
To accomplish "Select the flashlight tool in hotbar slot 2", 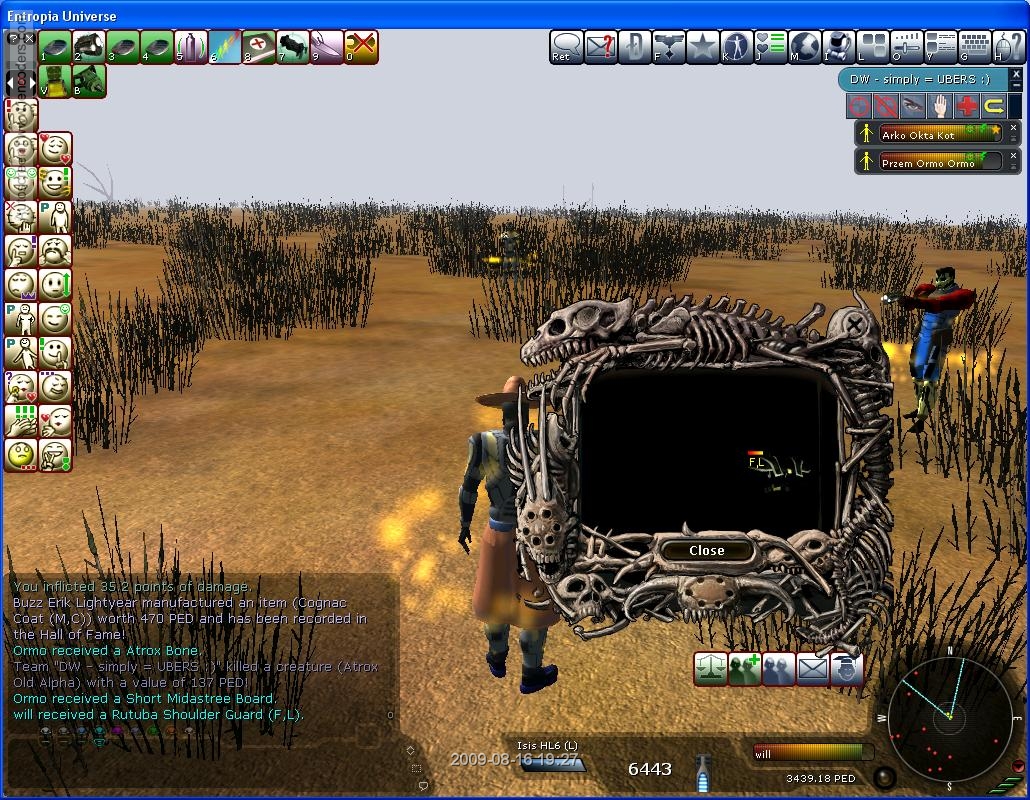I will (x=89, y=46).
